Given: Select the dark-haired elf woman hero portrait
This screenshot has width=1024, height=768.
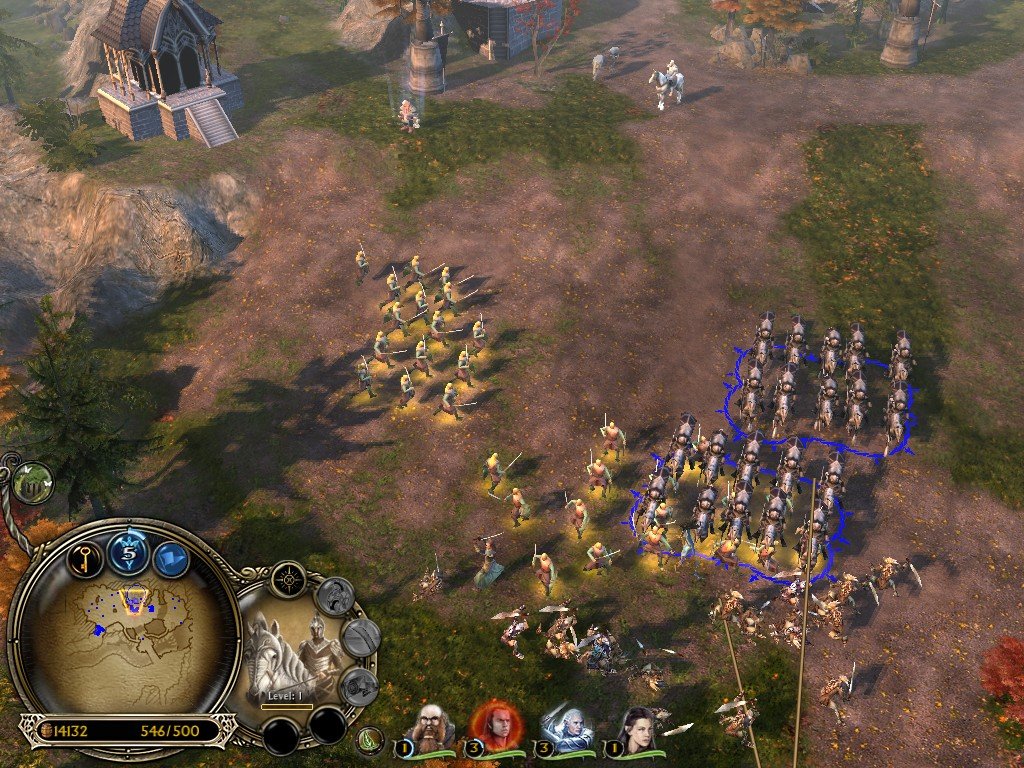Looking at the screenshot, I should 636,727.
